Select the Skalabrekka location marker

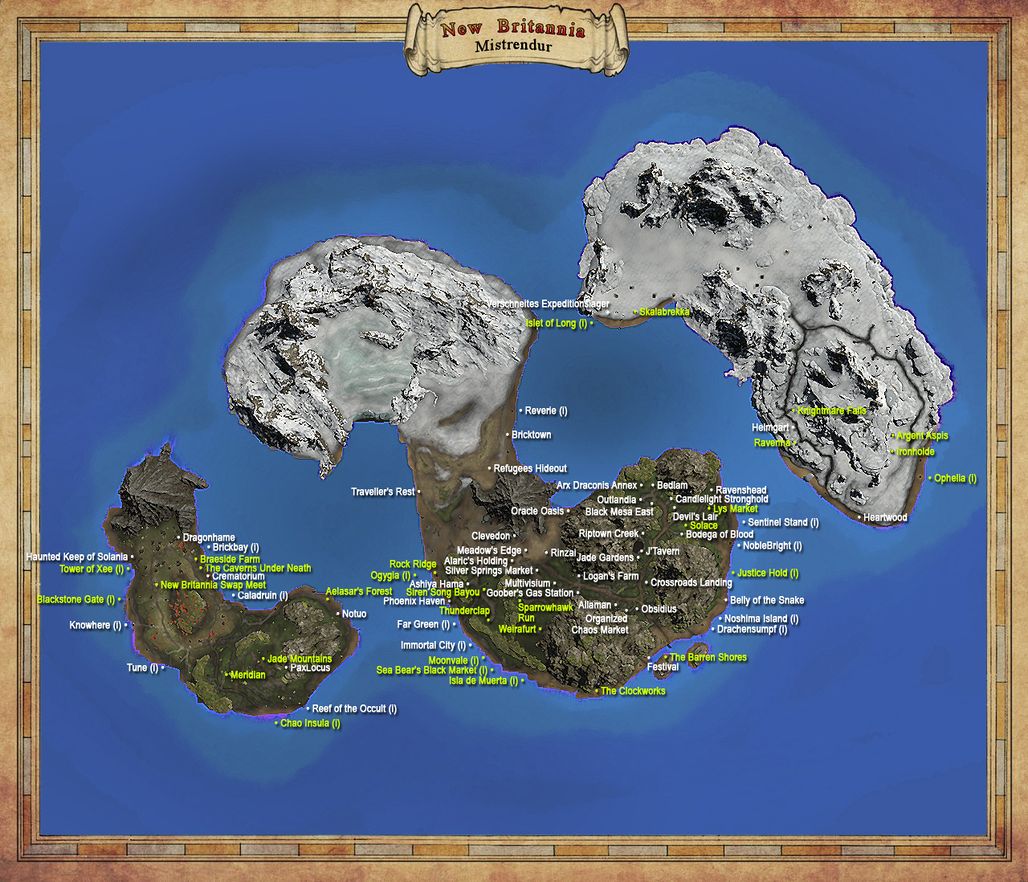pyautogui.click(x=664, y=312)
